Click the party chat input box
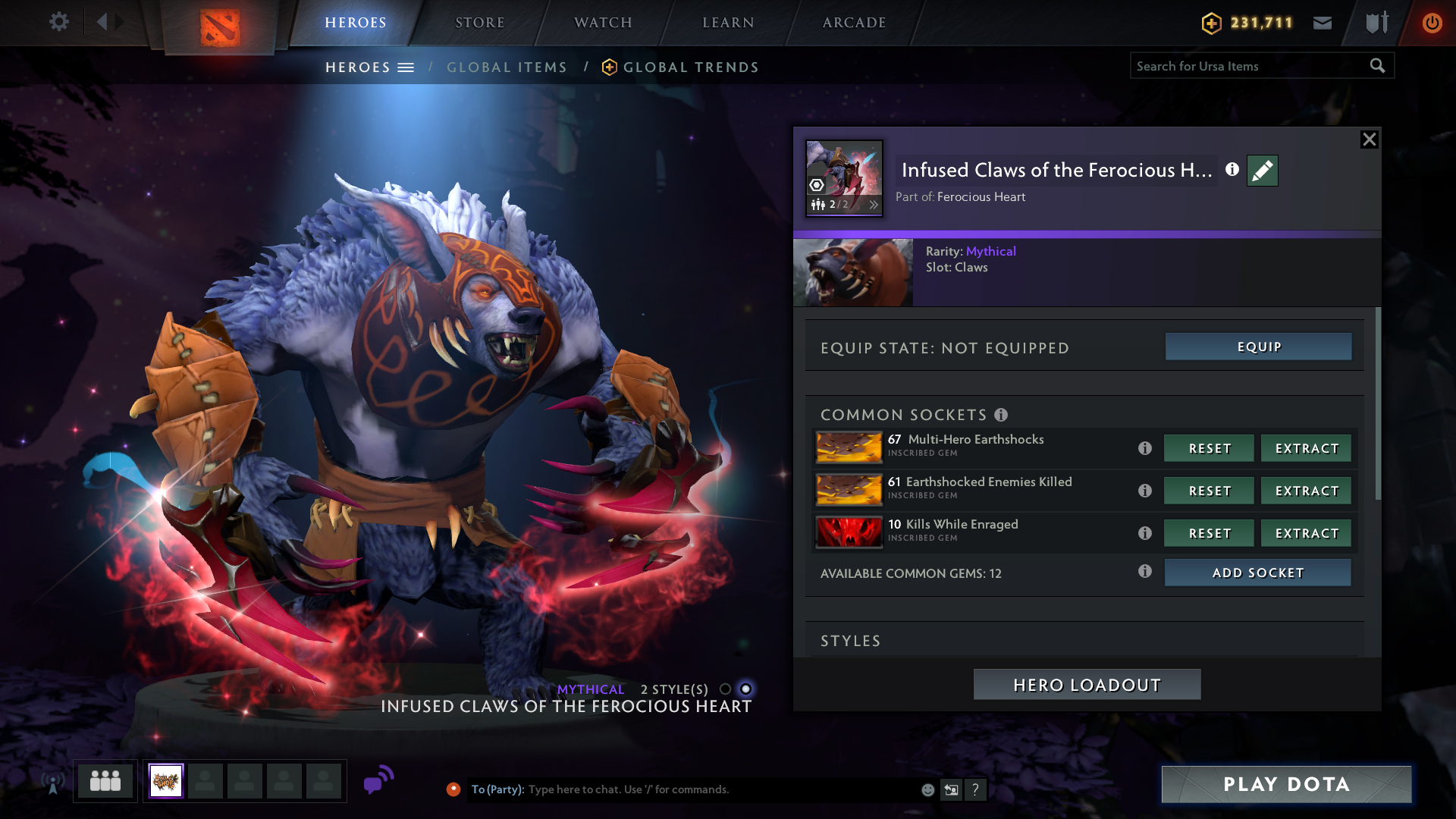The height and width of the screenshot is (819, 1456). tap(720, 789)
